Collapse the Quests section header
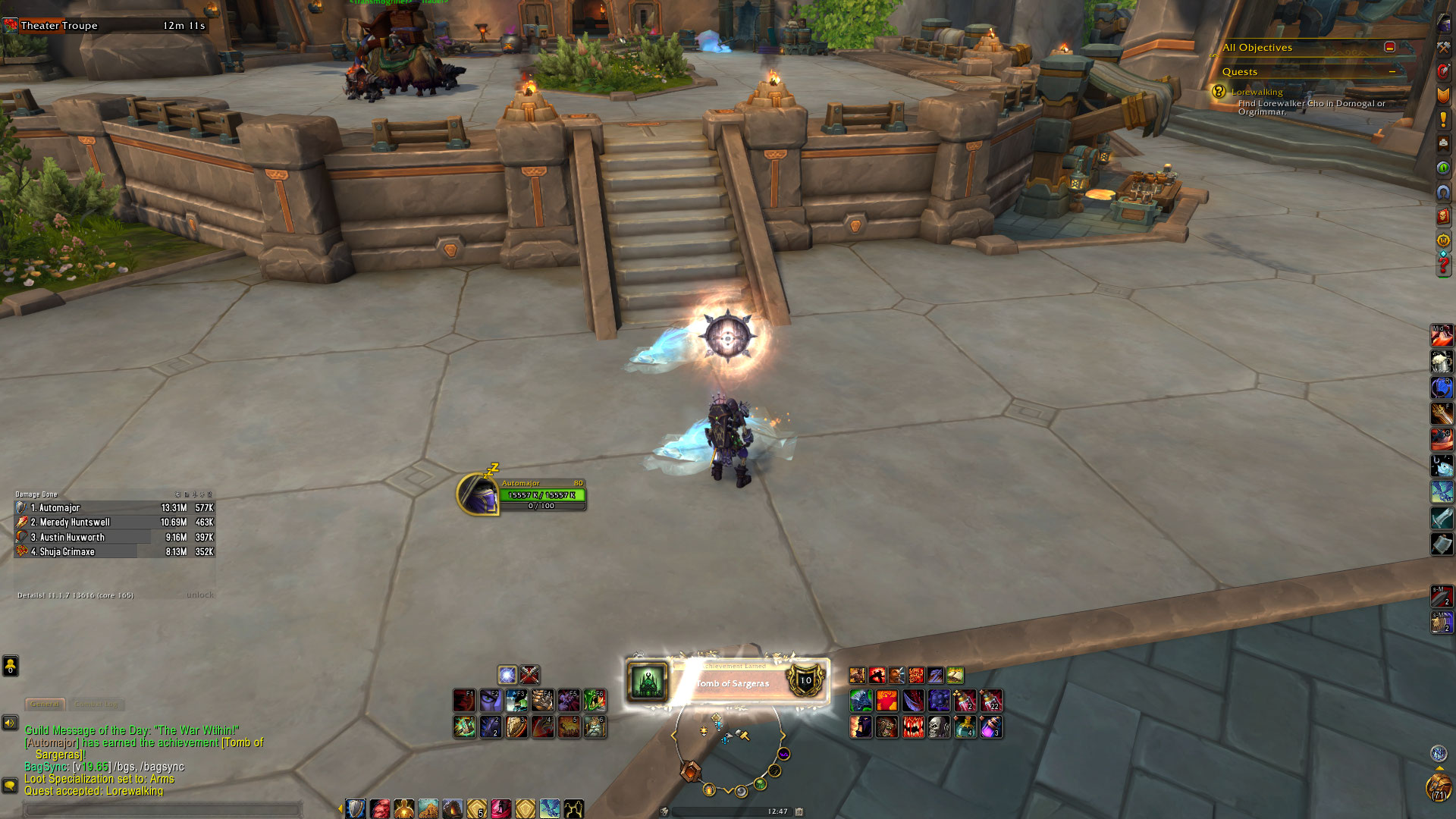The image size is (1456, 819). pyautogui.click(x=1392, y=72)
